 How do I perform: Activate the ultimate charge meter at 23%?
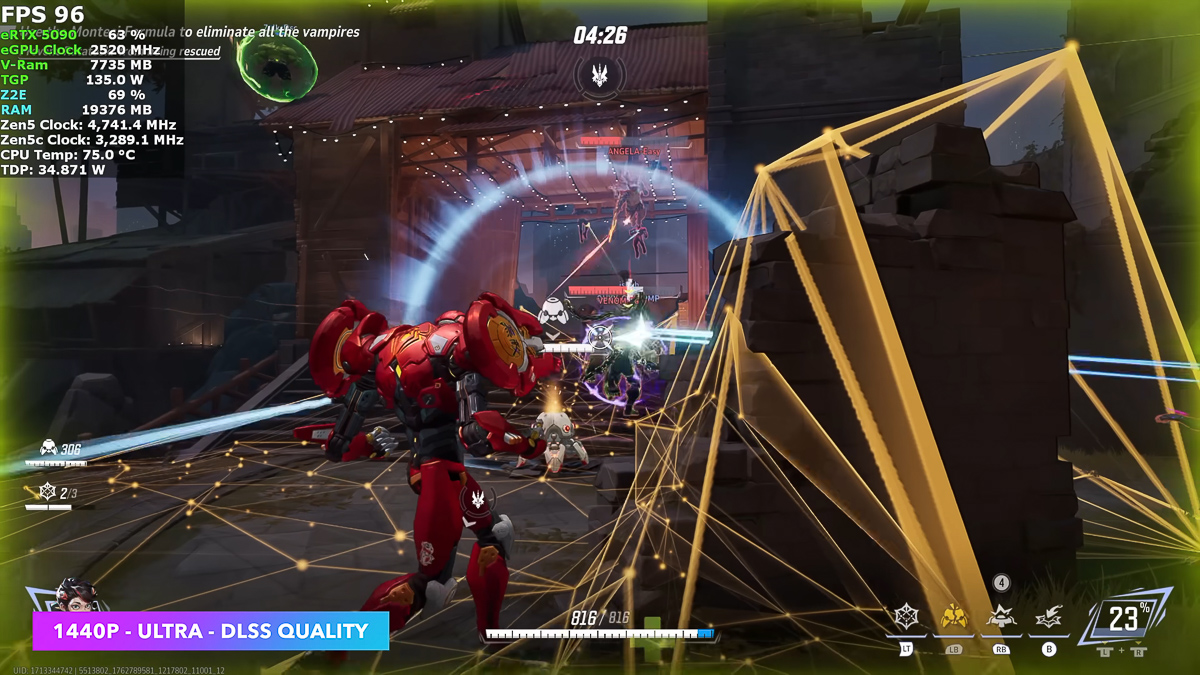1122,618
